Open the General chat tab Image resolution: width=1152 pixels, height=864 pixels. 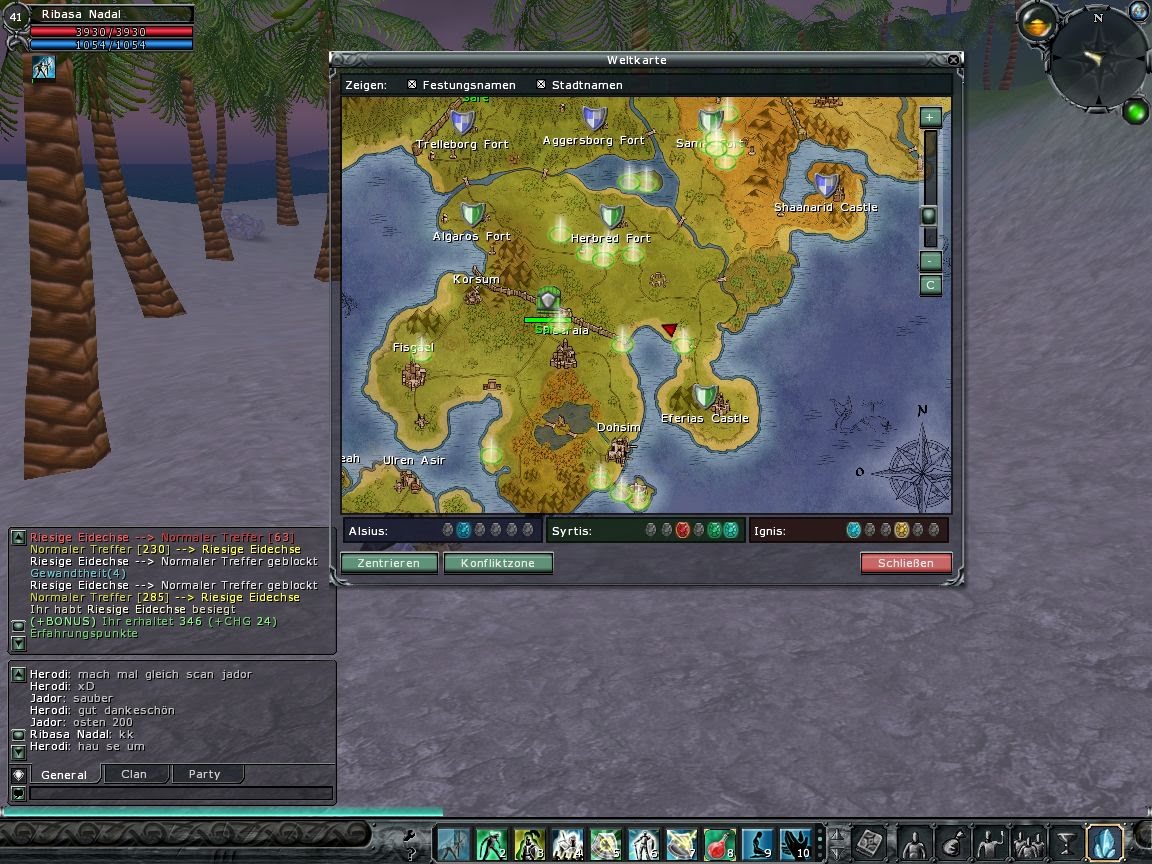pos(64,774)
